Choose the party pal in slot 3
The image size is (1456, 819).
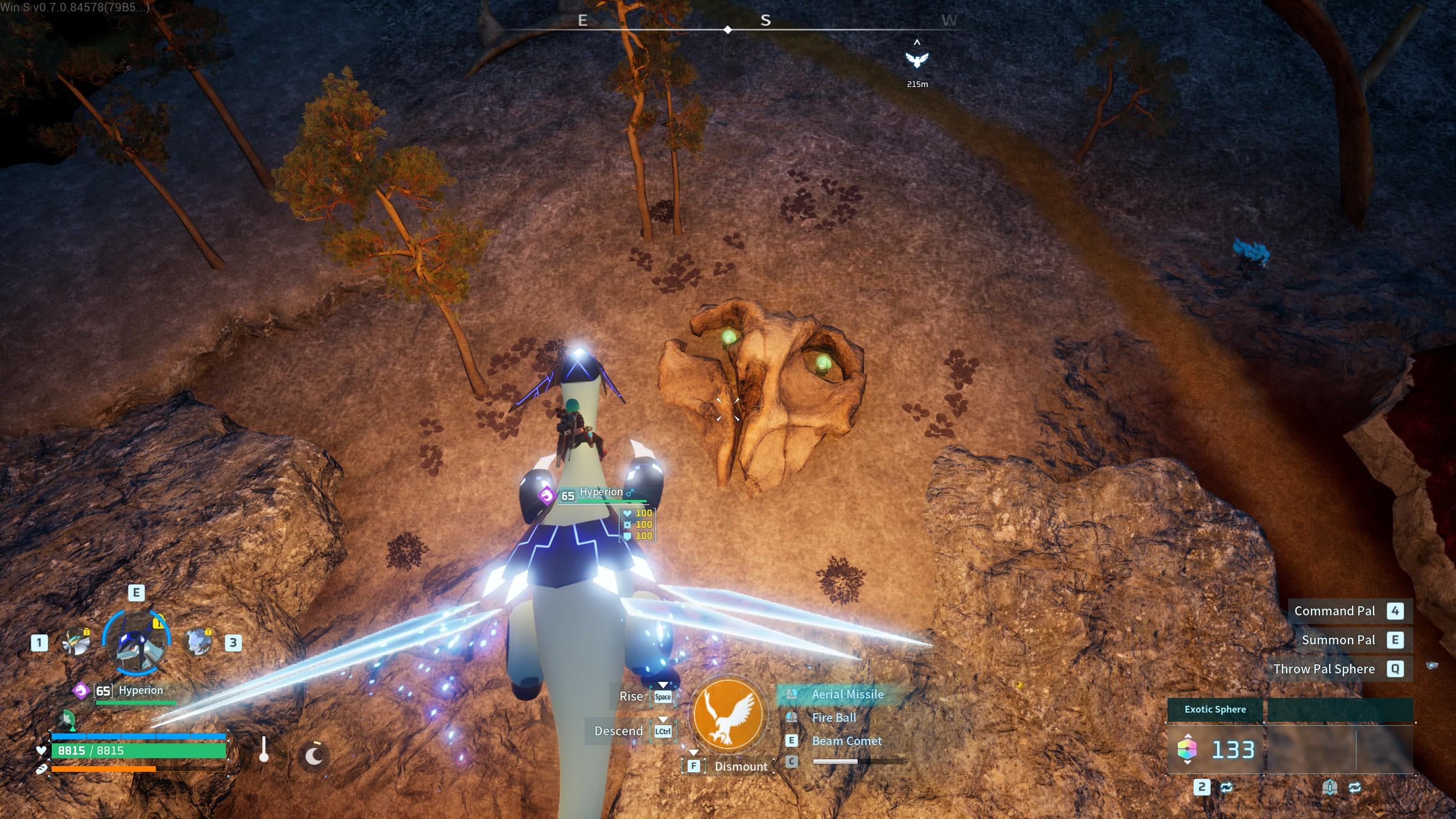tap(197, 642)
